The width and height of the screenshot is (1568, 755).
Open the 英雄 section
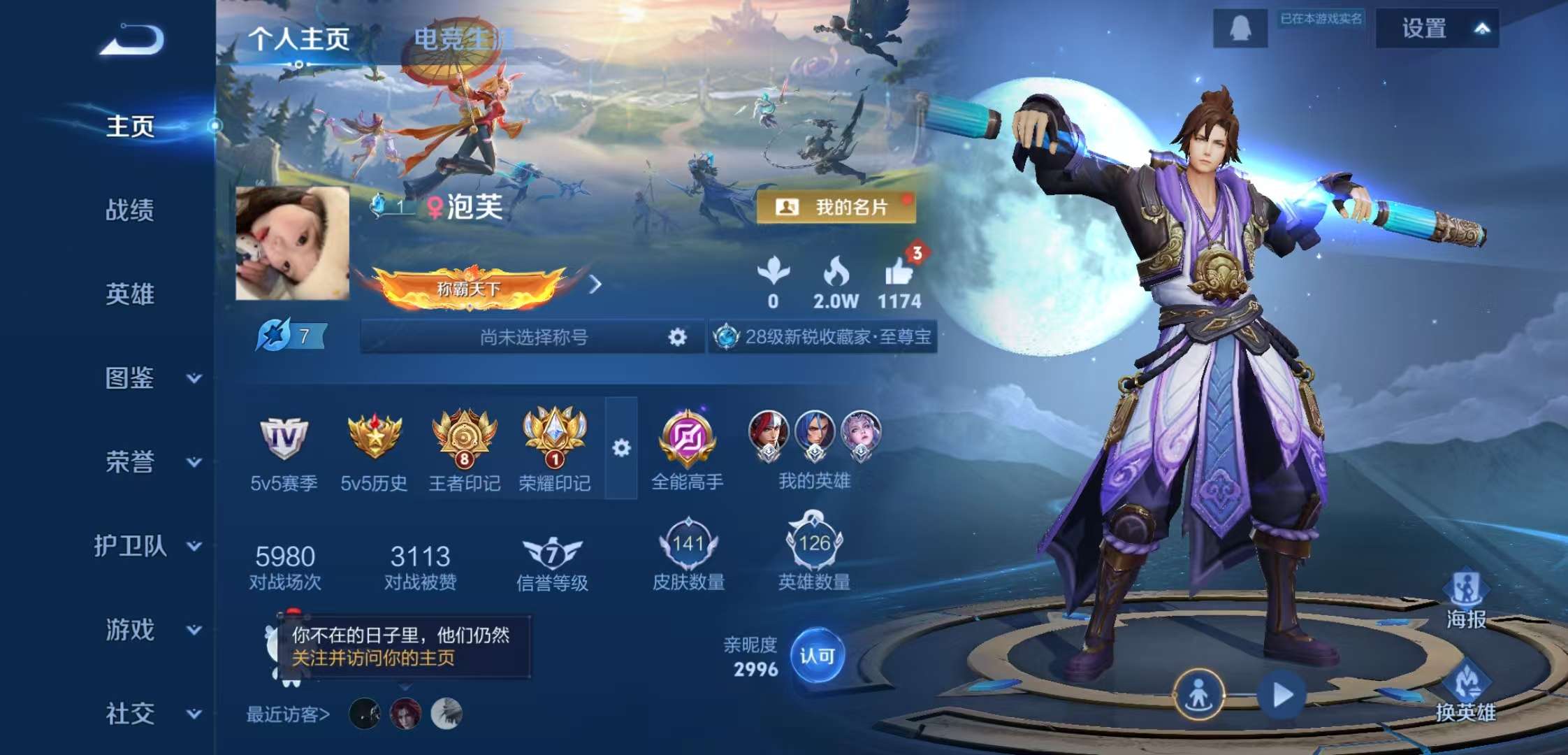tap(130, 294)
